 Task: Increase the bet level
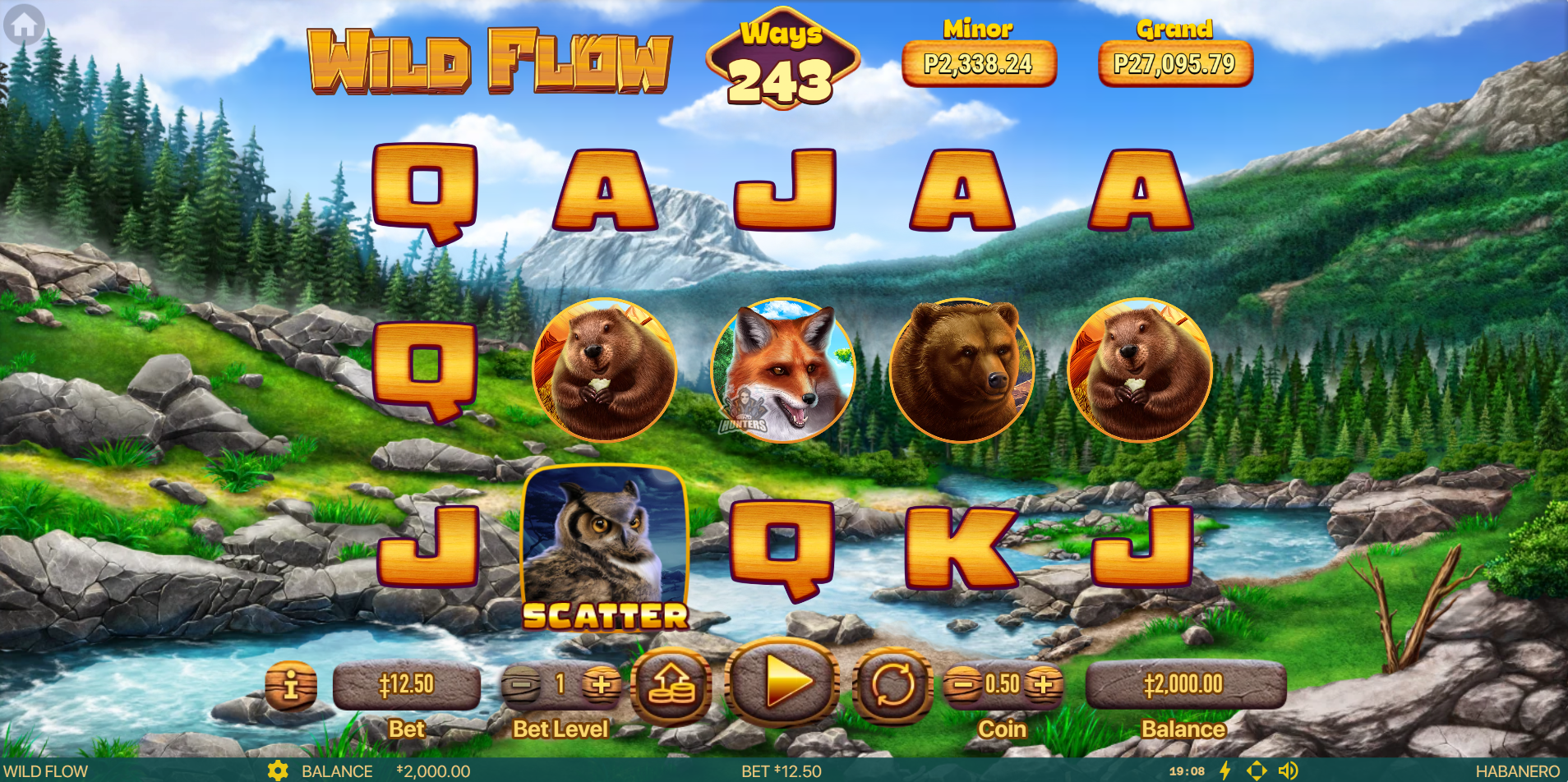tap(601, 684)
